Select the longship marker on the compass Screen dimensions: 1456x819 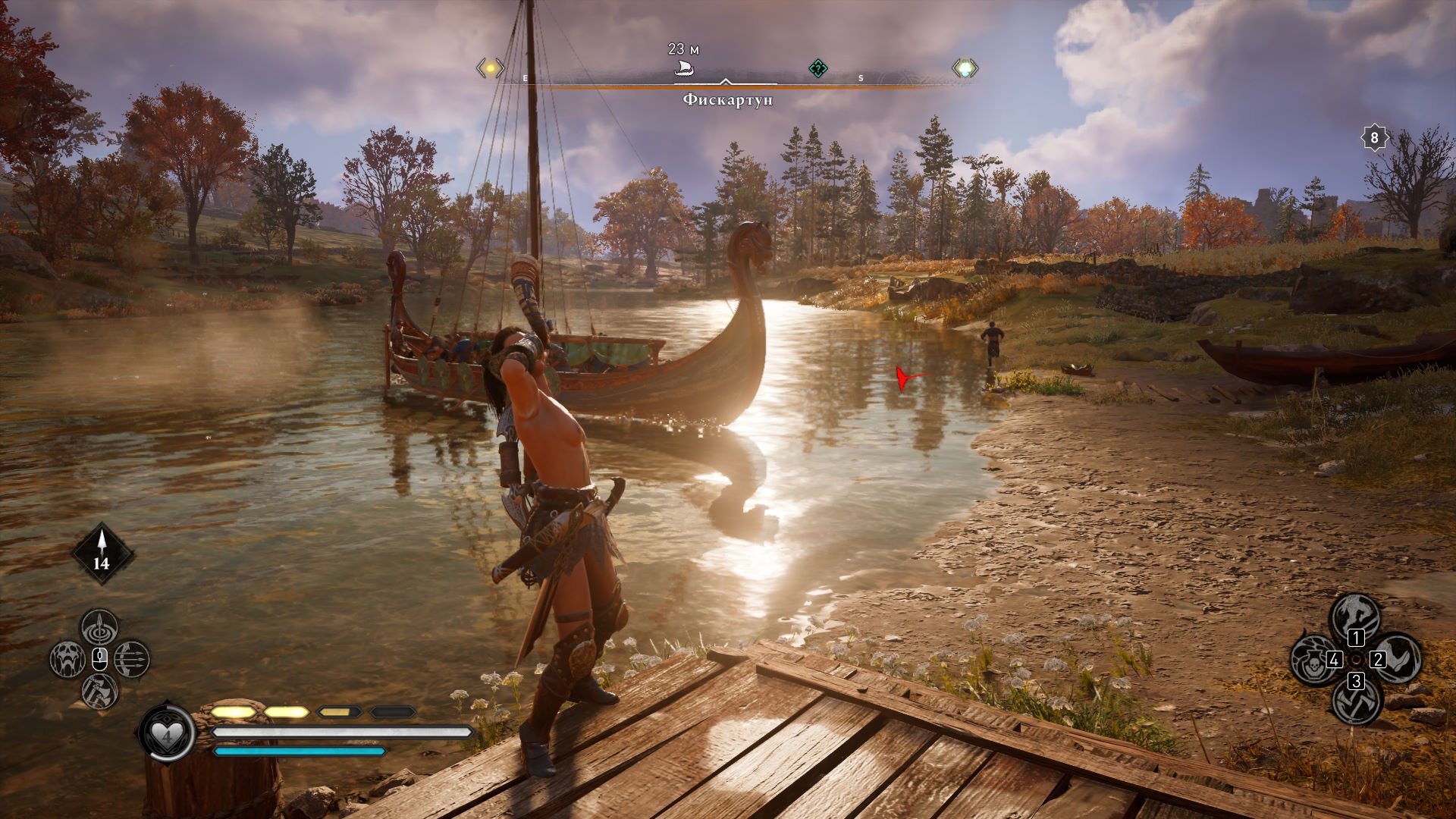click(684, 69)
